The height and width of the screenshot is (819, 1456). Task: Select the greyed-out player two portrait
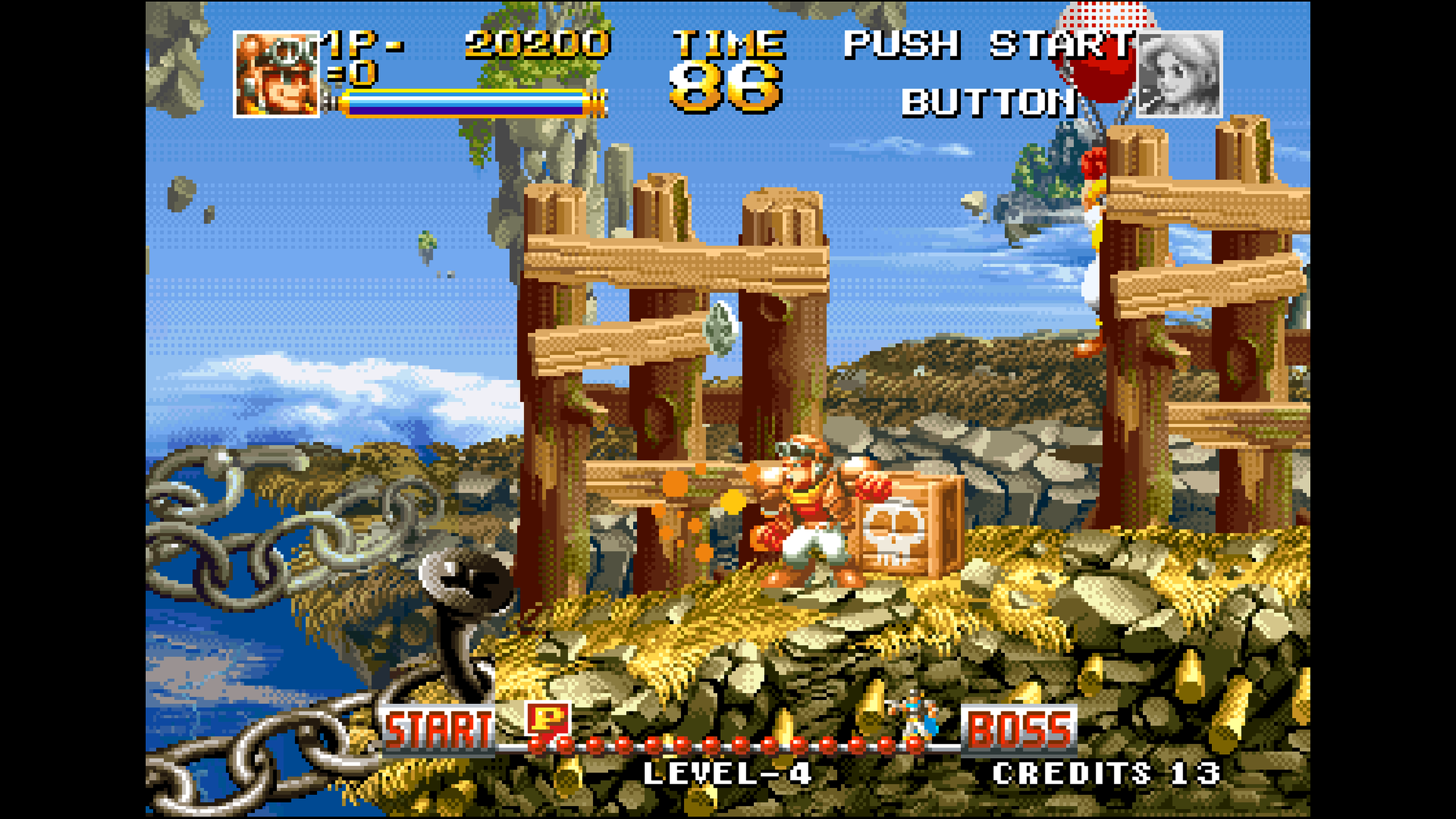point(1179,74)
